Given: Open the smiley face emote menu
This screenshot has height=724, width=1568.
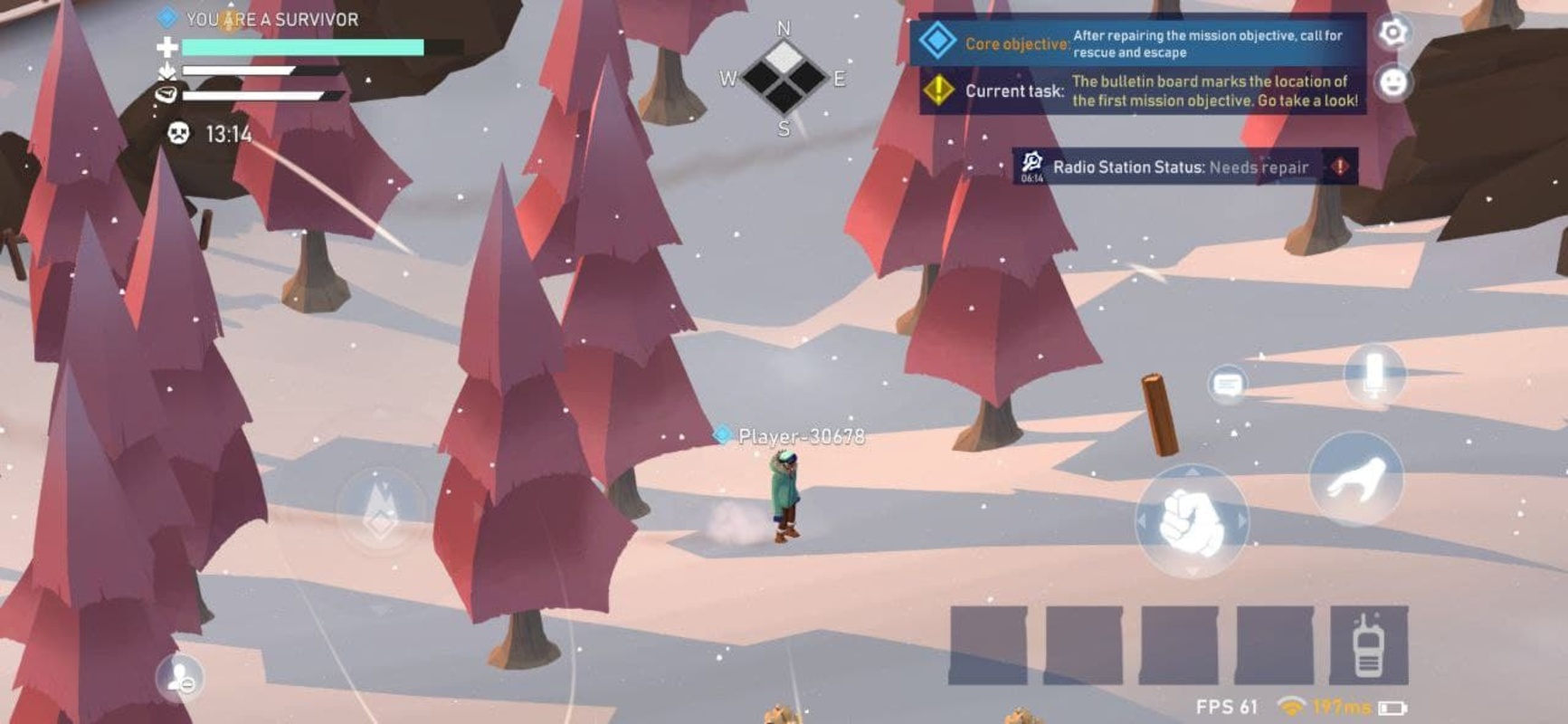Looking at the screenshot, I should point(1393,82).
